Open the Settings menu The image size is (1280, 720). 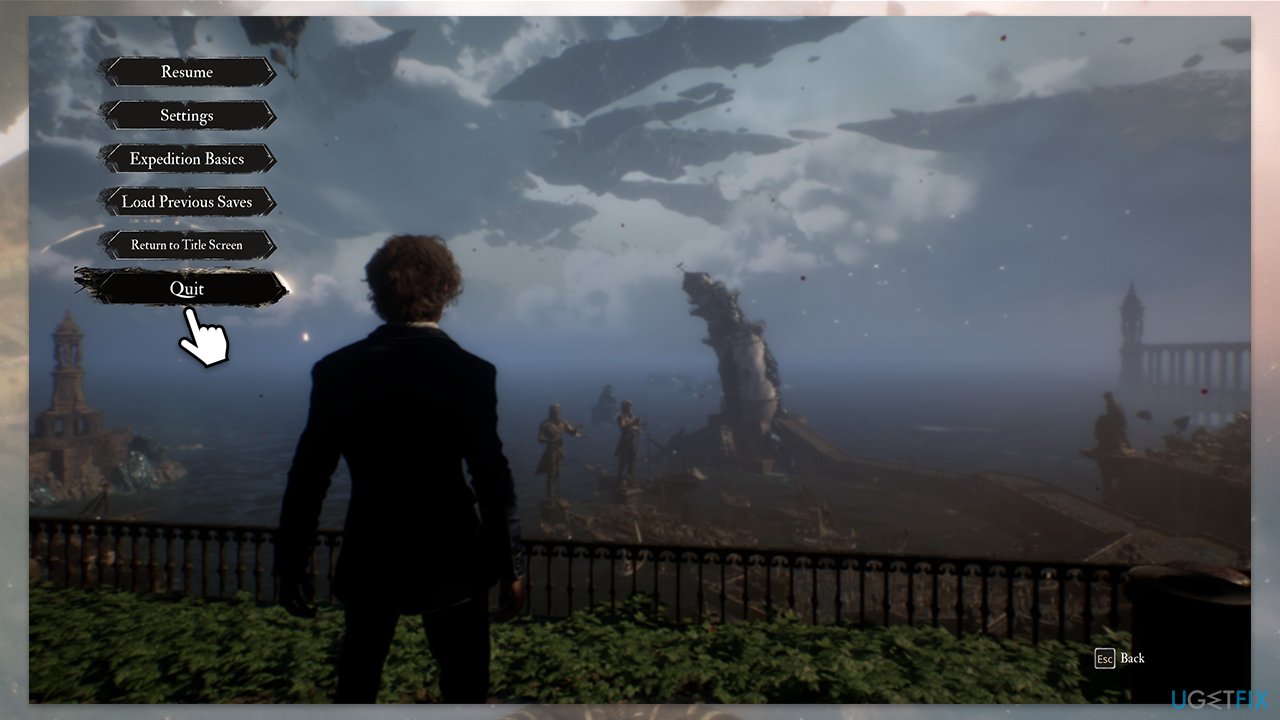(187, 115)
